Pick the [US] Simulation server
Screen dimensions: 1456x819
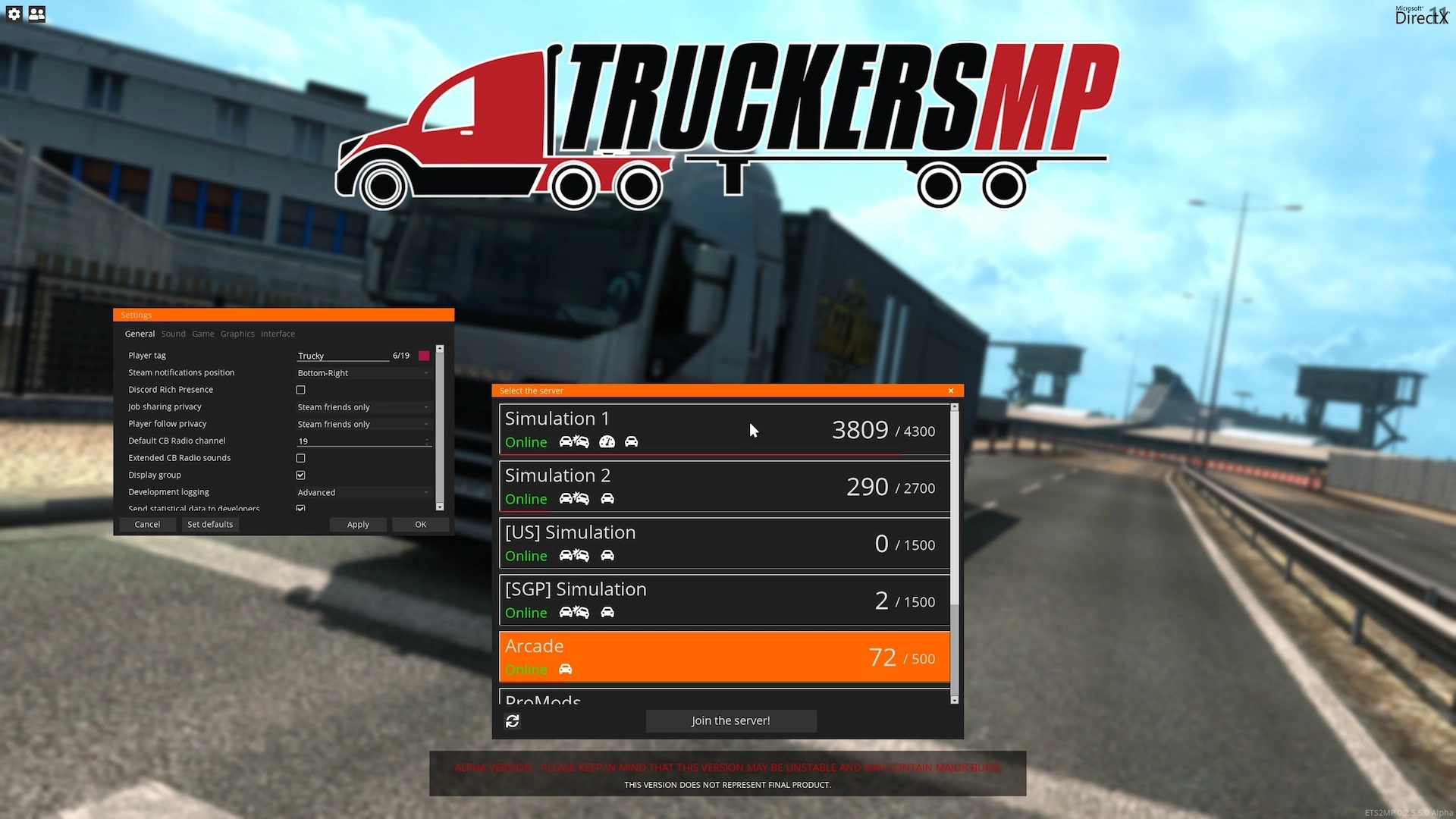[x=724, y=544]
